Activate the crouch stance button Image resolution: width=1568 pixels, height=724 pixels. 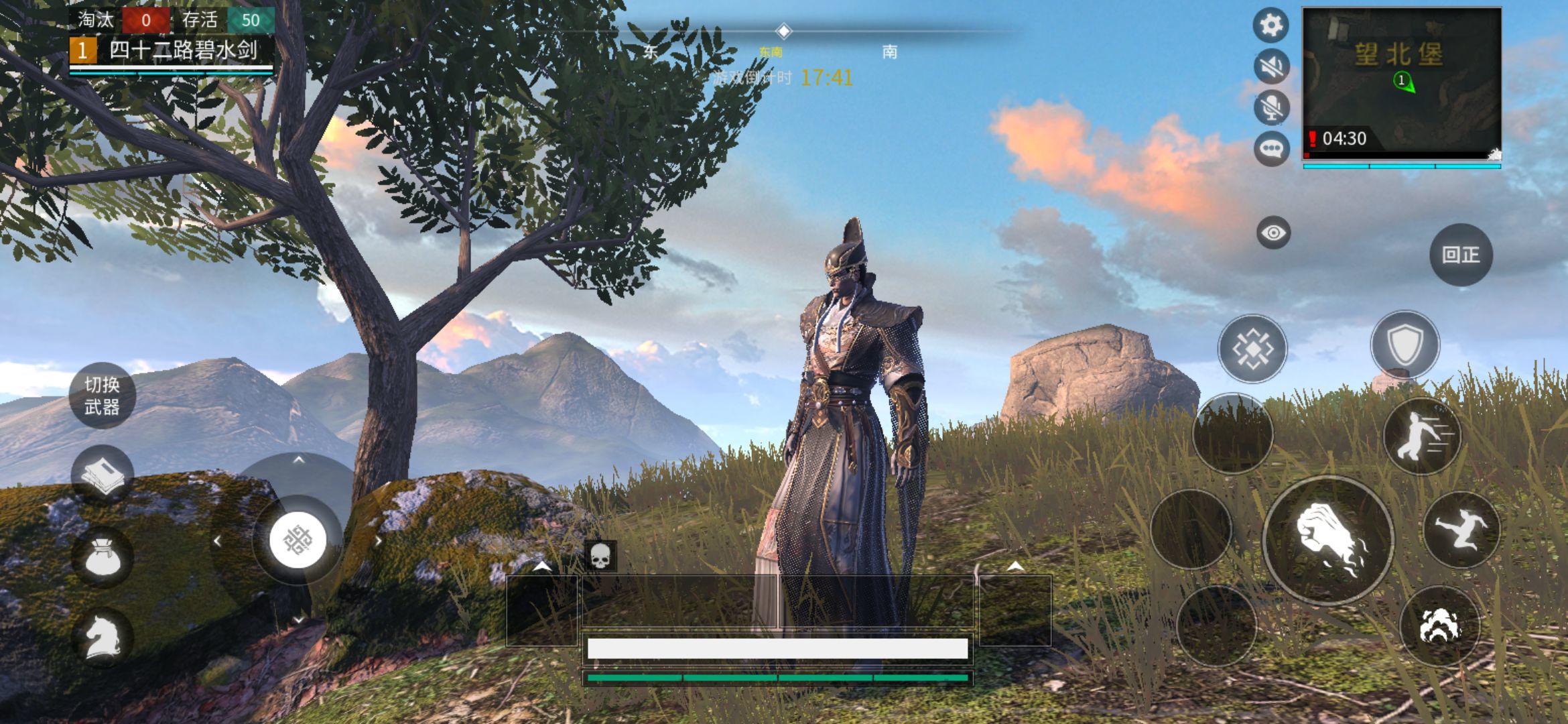1439,626
